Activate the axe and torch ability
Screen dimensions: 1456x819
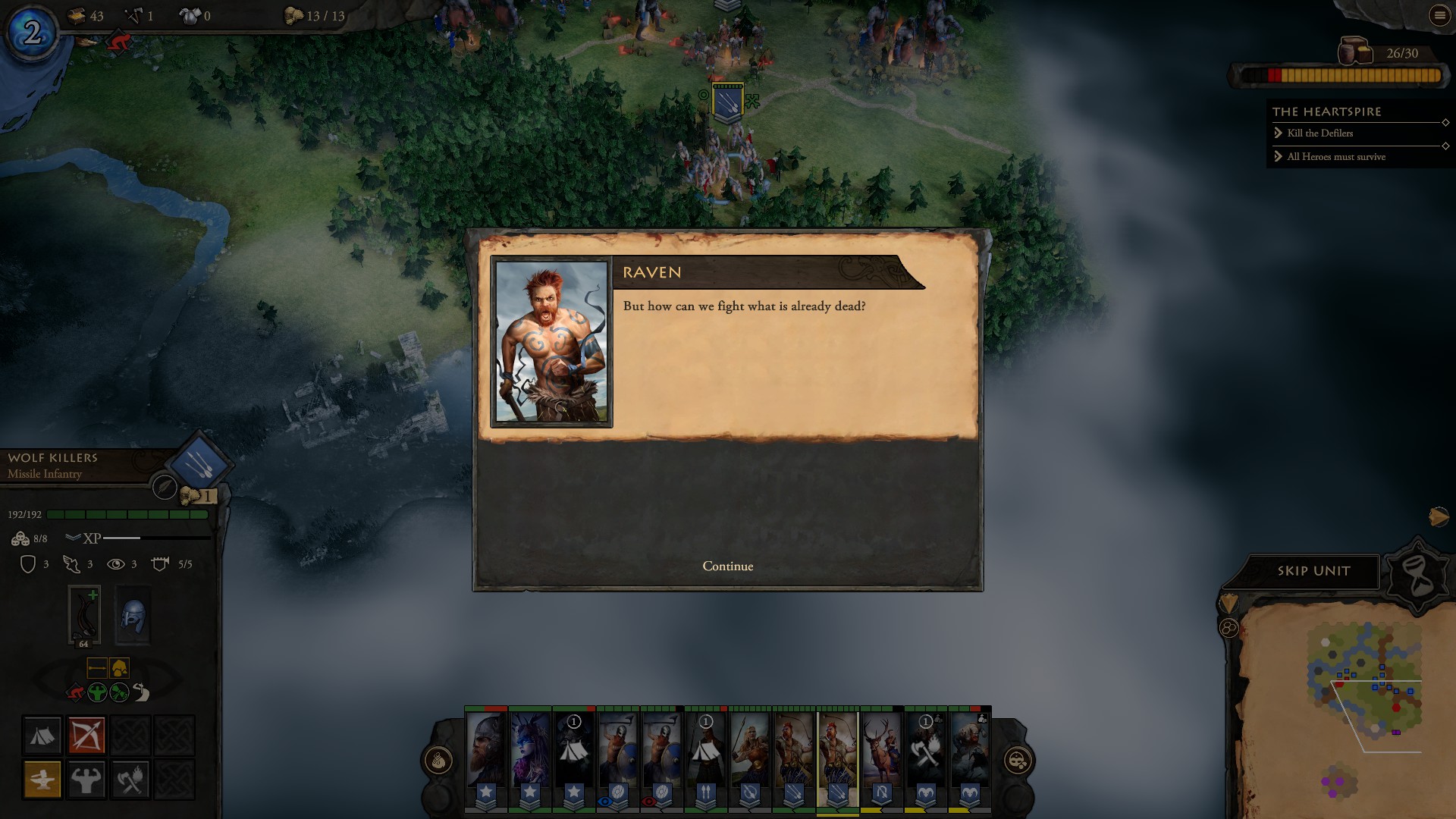point(130,779)
